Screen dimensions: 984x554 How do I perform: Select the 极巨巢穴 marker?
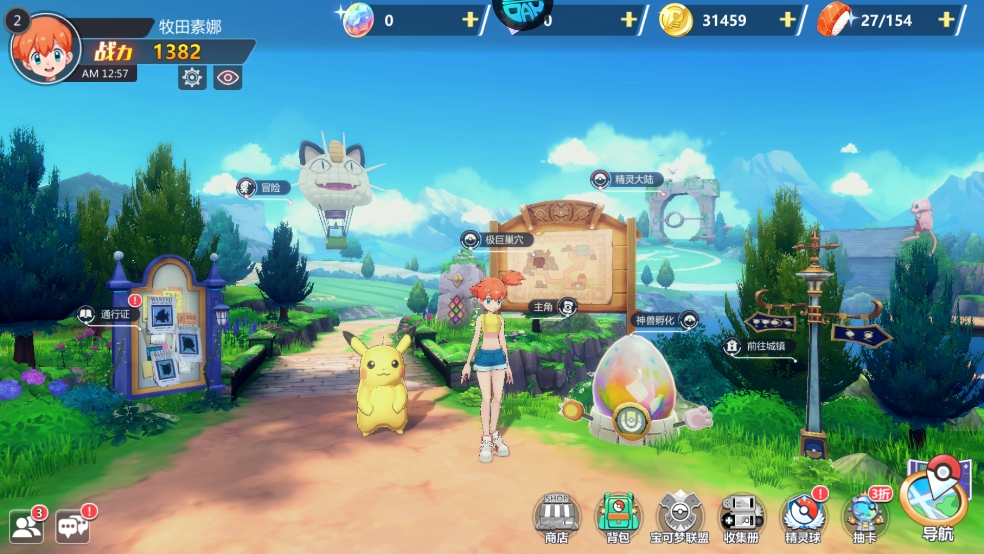coord(497,239)
